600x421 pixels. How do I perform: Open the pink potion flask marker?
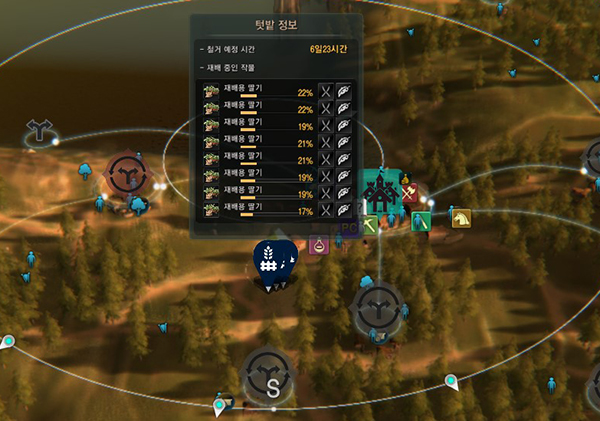319,244
